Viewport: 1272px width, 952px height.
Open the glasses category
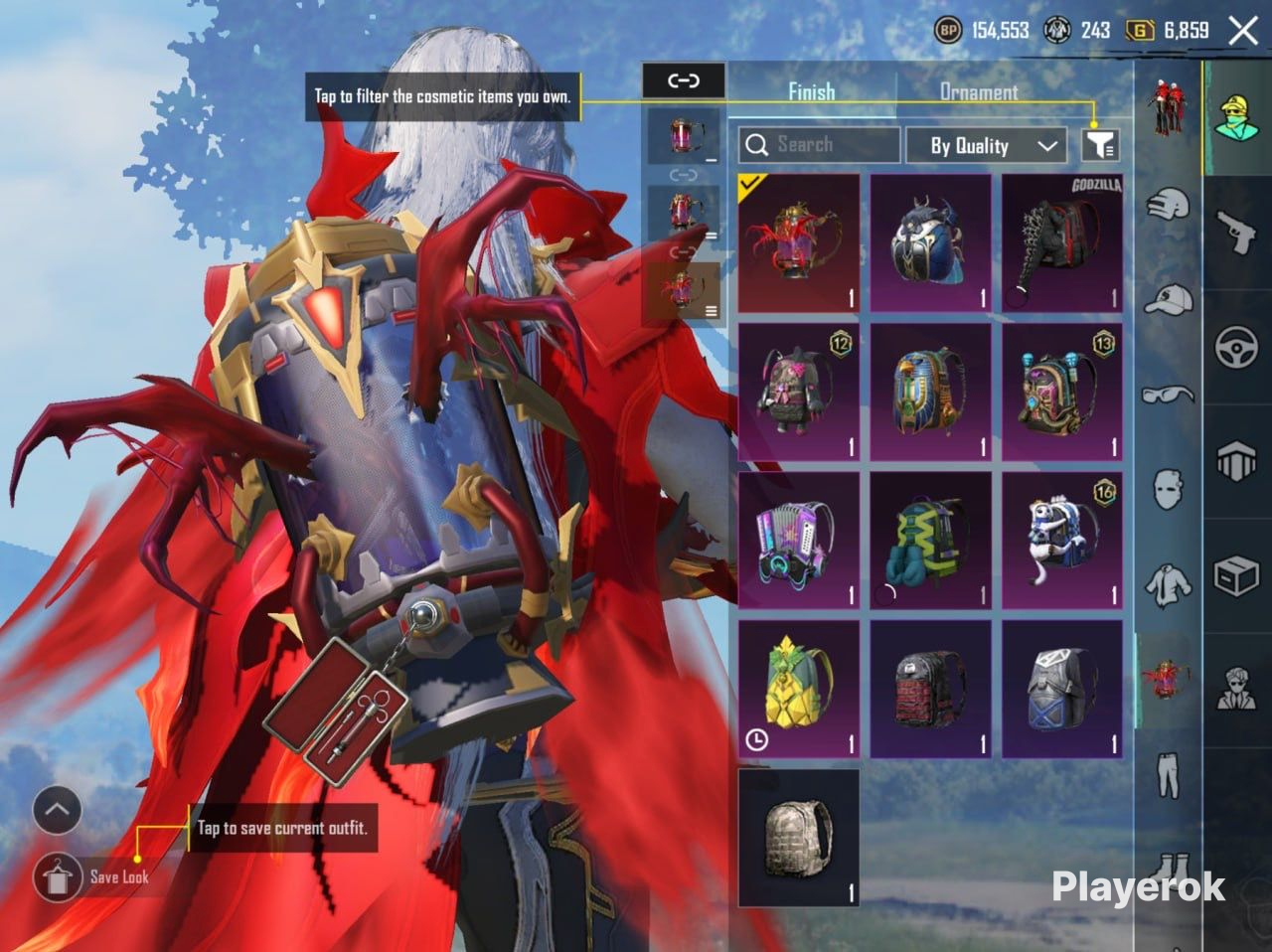pos(1168,394)
